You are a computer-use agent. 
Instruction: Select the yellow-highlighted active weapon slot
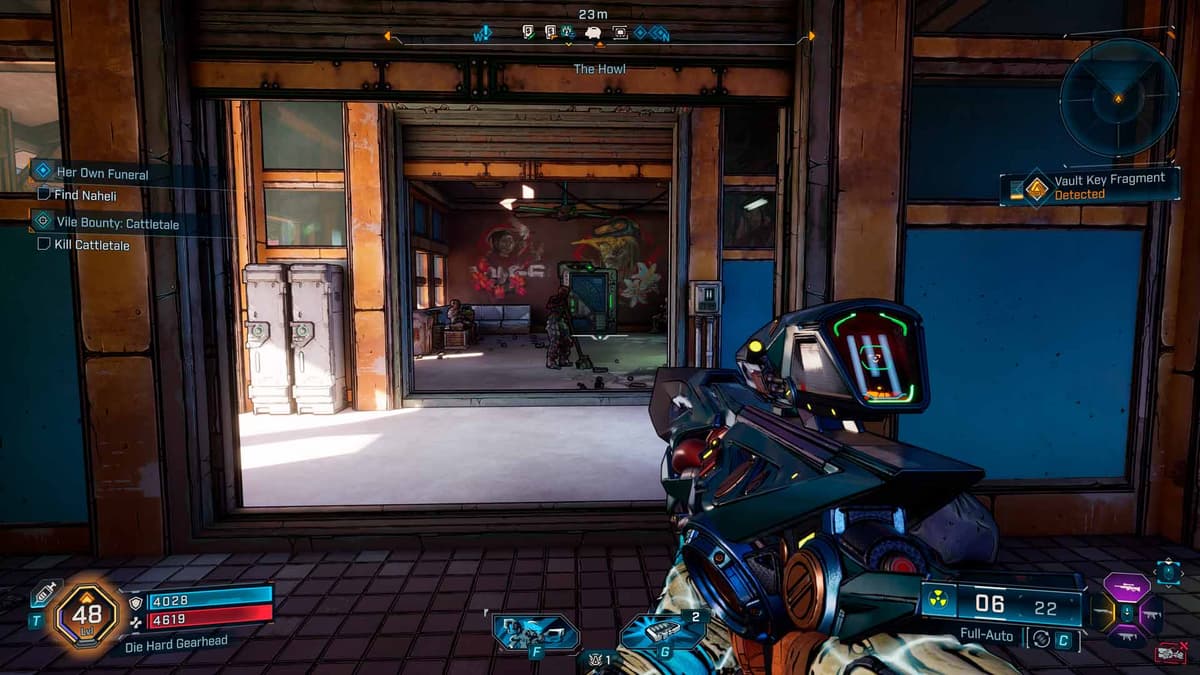point(1104,612)
